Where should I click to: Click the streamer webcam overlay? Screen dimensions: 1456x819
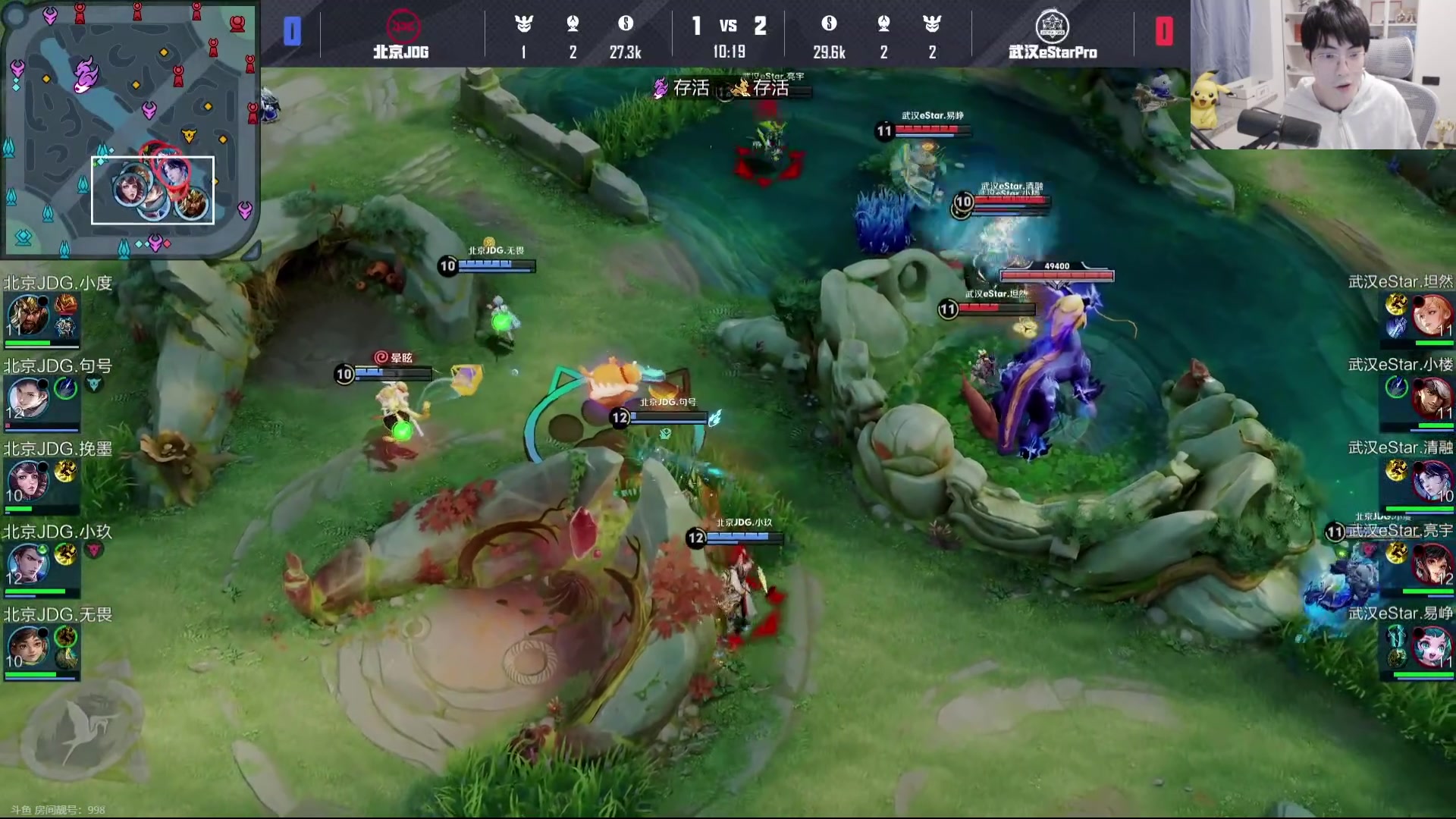pos(1323,74)
